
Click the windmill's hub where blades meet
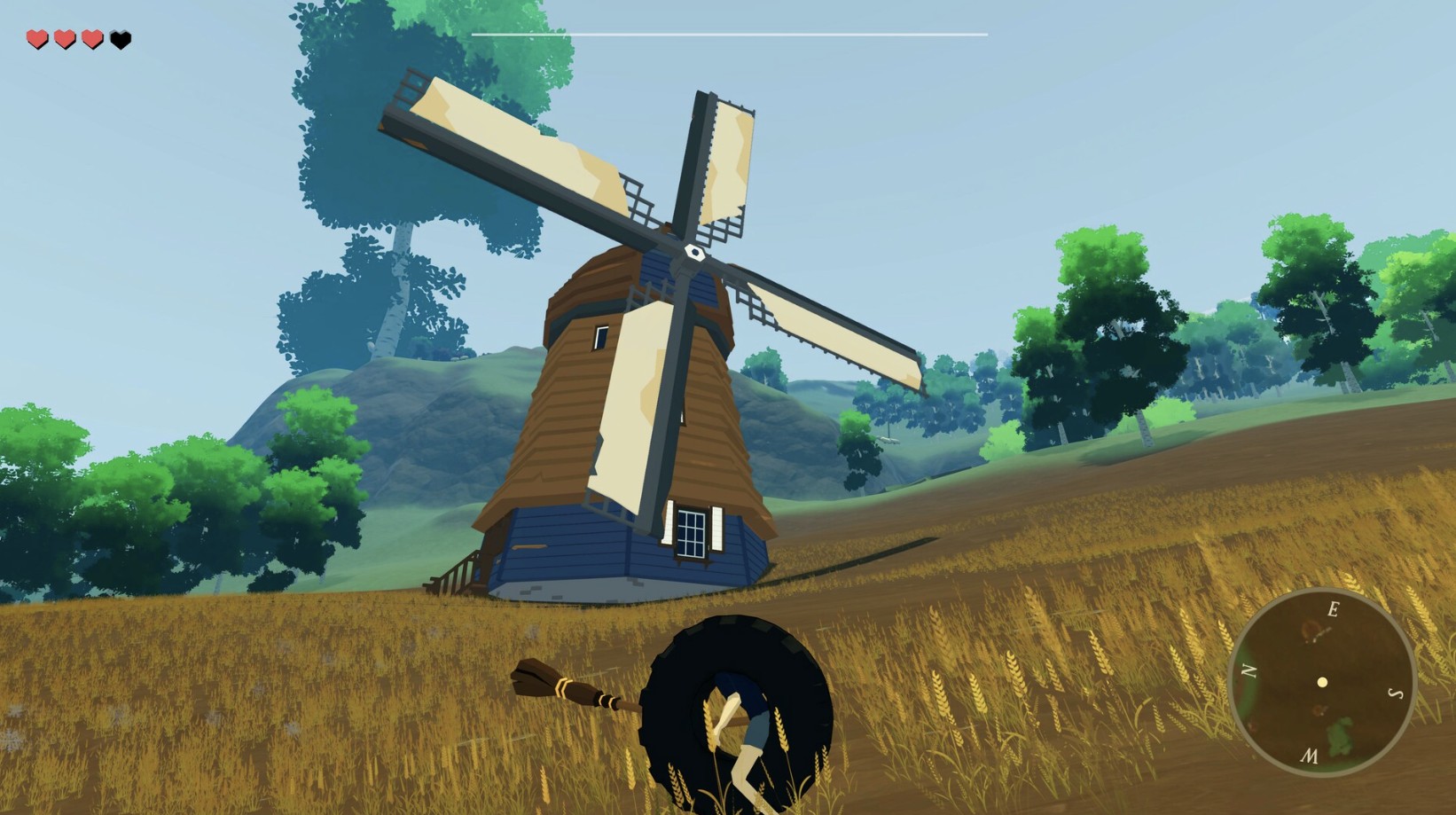pyautogui.click(x=694, y=253)
